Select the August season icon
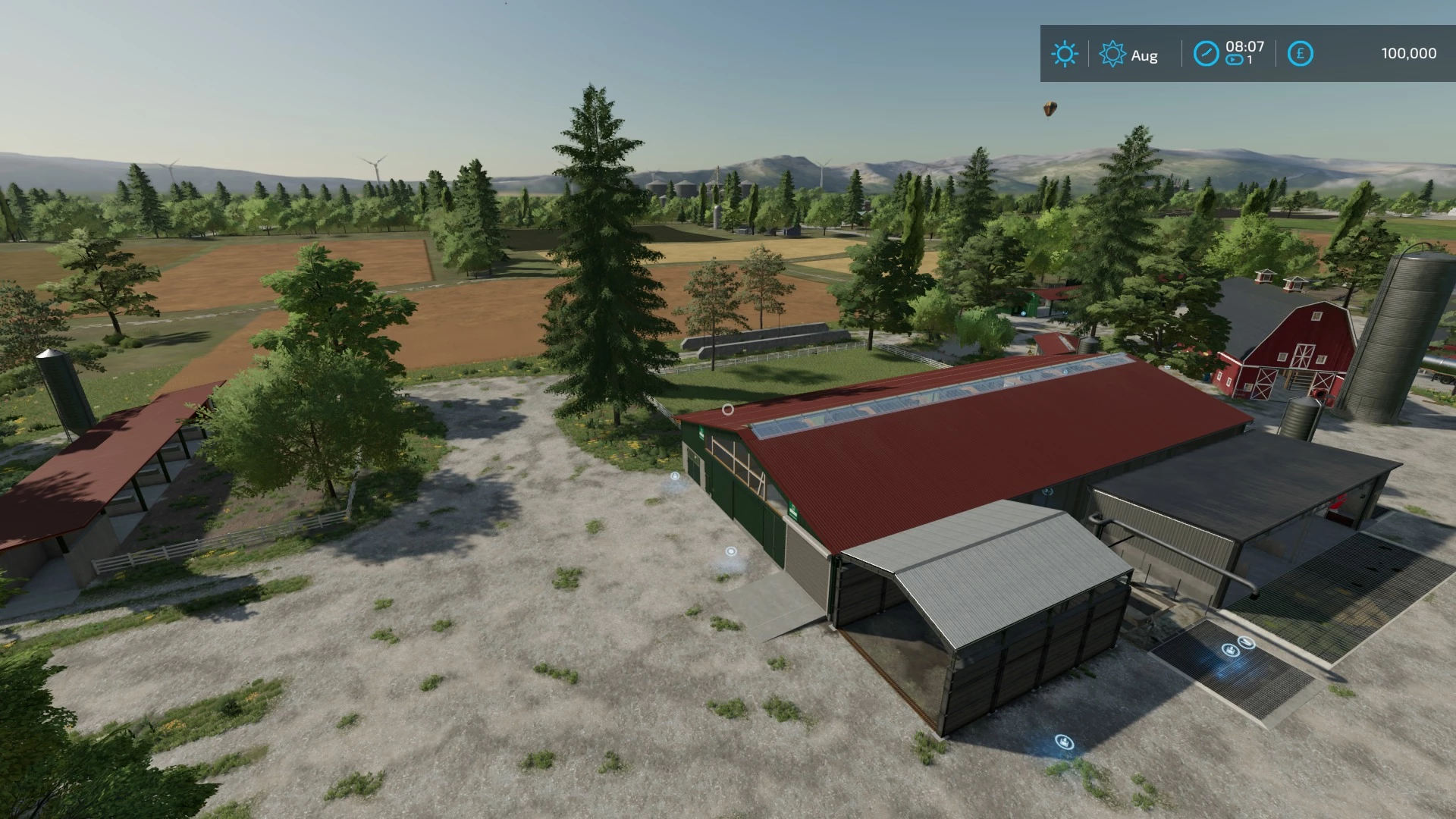This screenshot has height=819, width=1456. tap(1112, 54)
